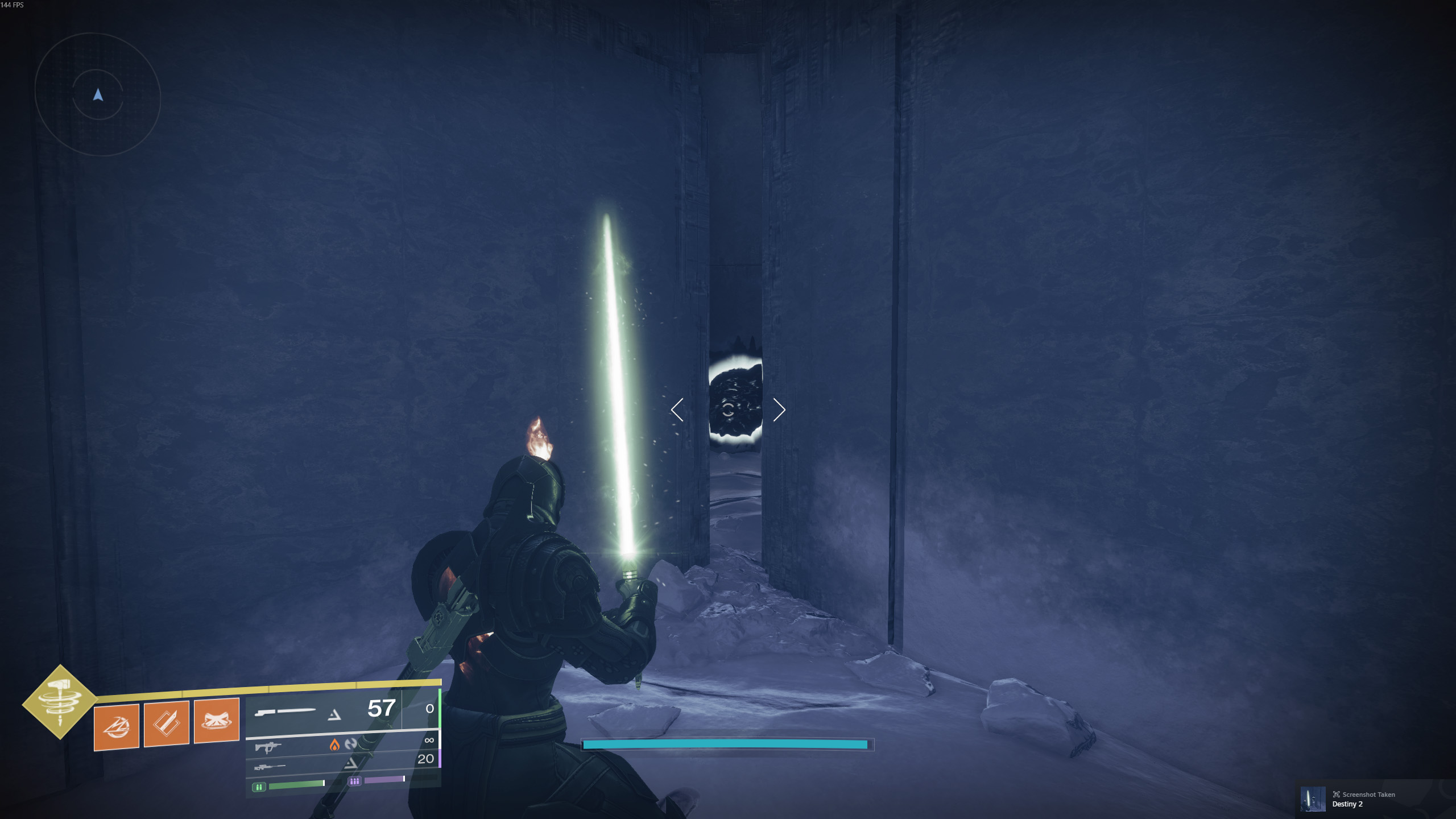Use the orange grenade ability icon

(x=117, y=727)
